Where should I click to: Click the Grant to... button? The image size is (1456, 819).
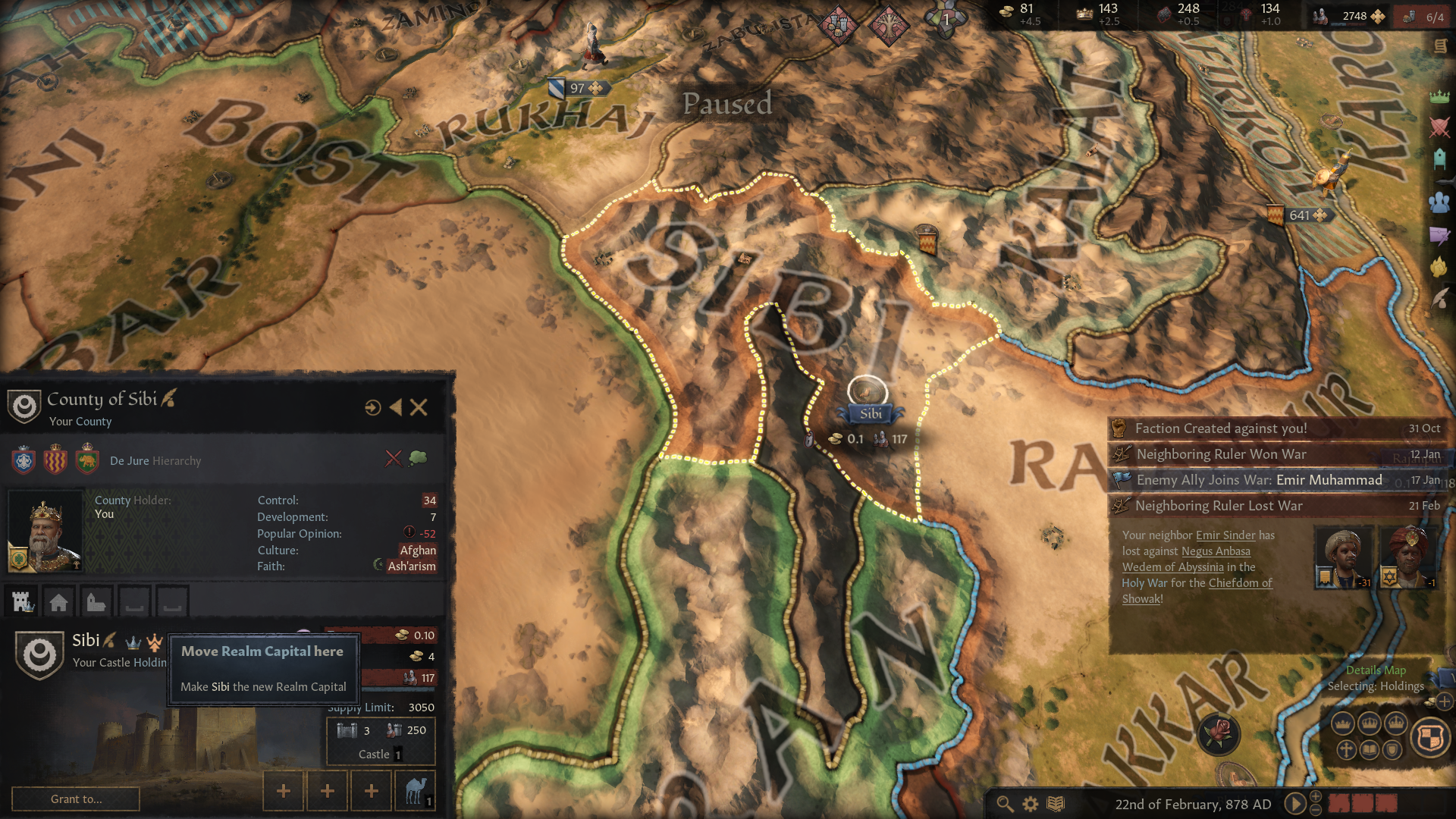(x=74, y=799)
